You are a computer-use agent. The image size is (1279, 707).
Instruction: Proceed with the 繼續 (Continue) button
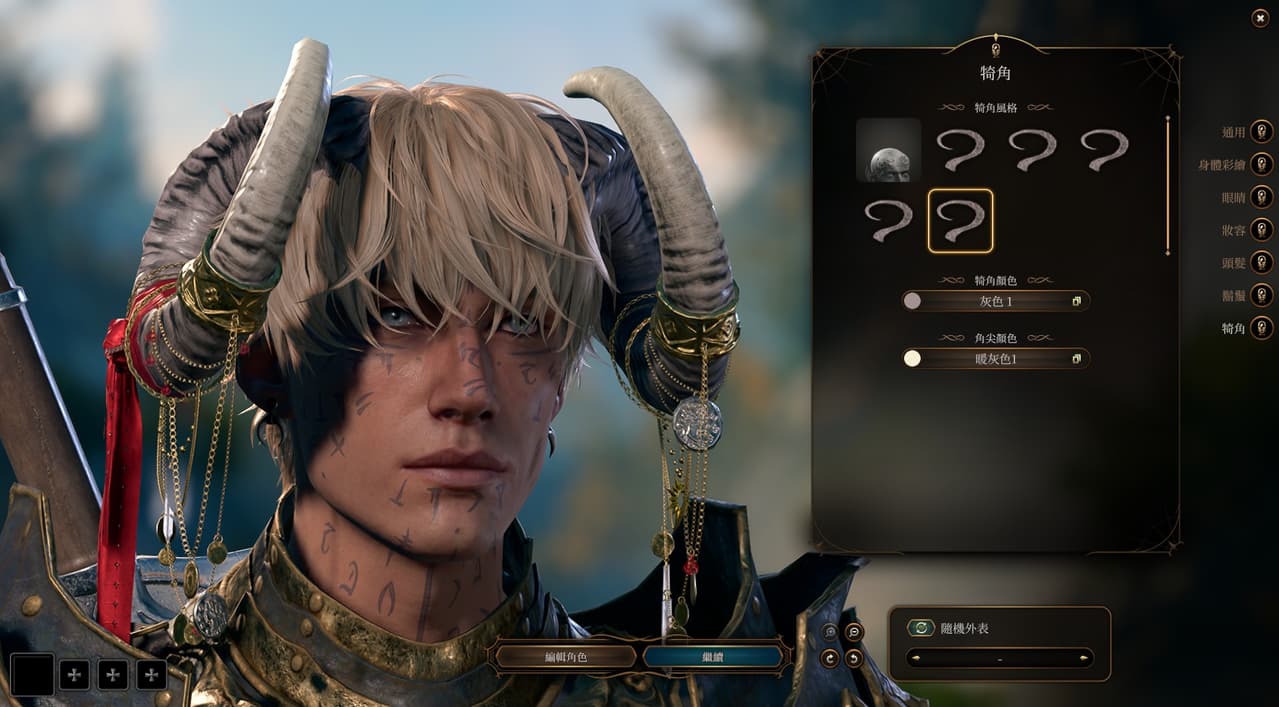[x=712, y=657]
